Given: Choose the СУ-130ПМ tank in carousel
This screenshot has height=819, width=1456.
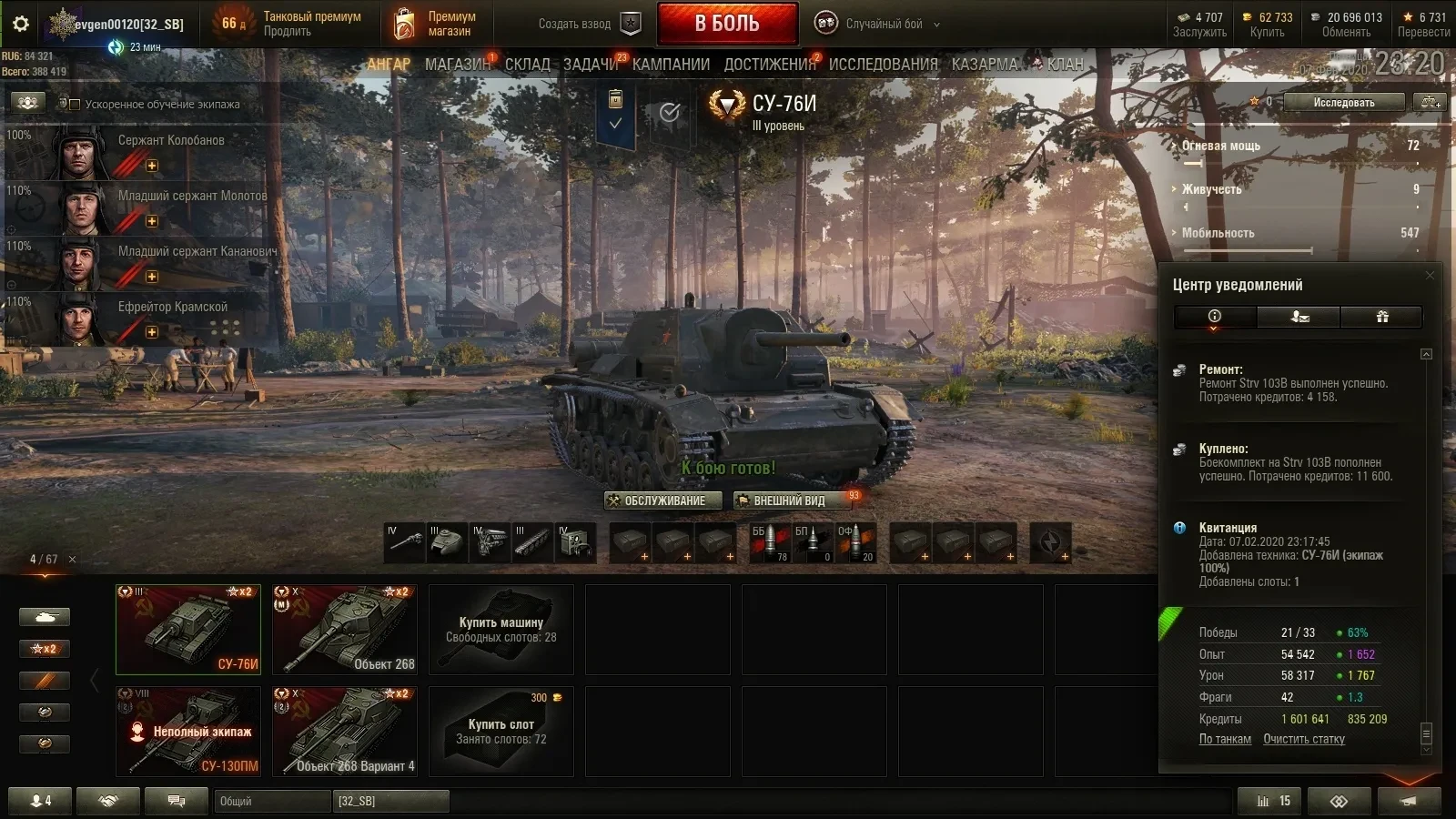Looking at the screenshot, I should [x=188, y=731].
